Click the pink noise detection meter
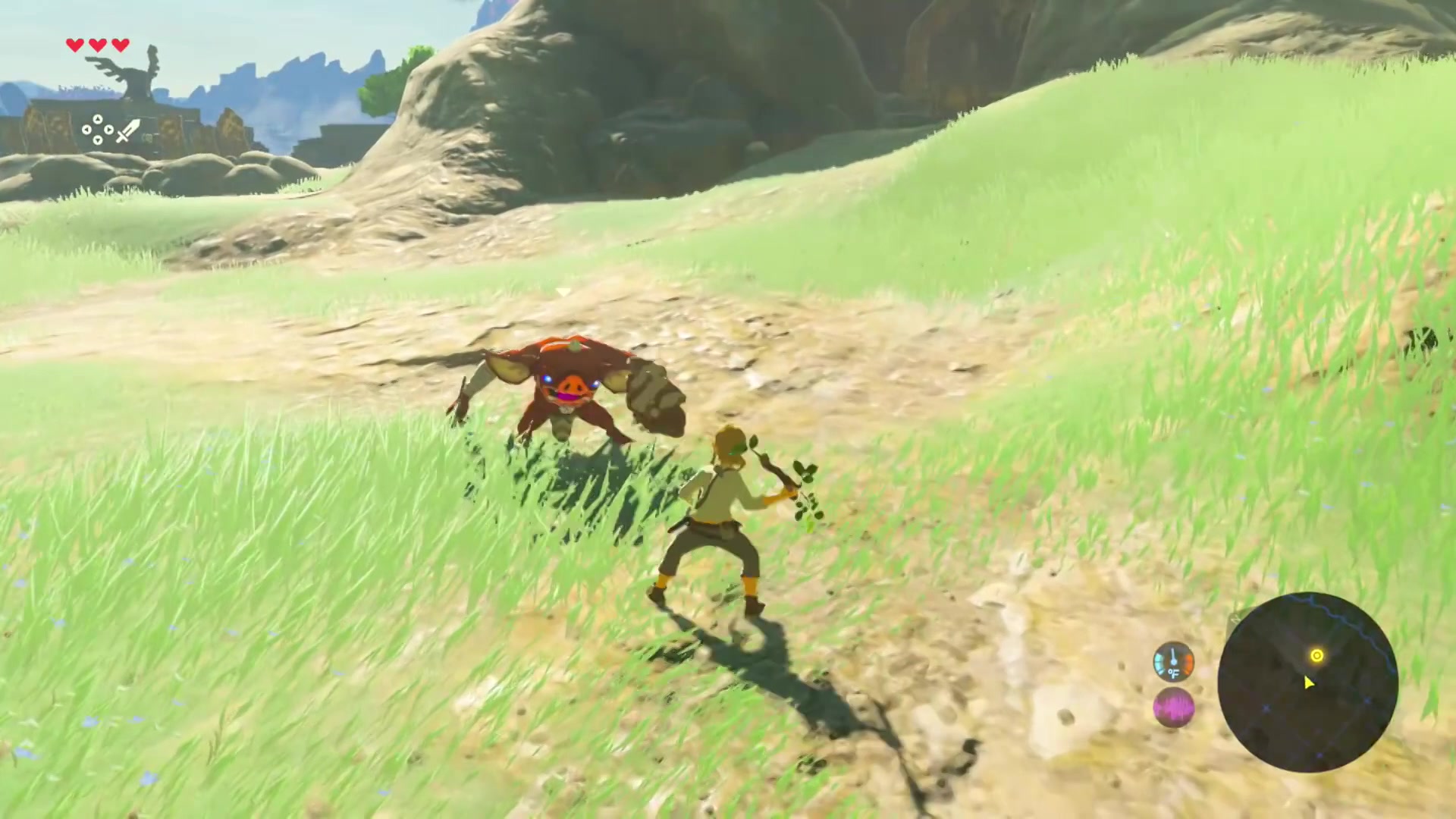The width and height of the screenshot is (1456, 819). coord(1175,709)
